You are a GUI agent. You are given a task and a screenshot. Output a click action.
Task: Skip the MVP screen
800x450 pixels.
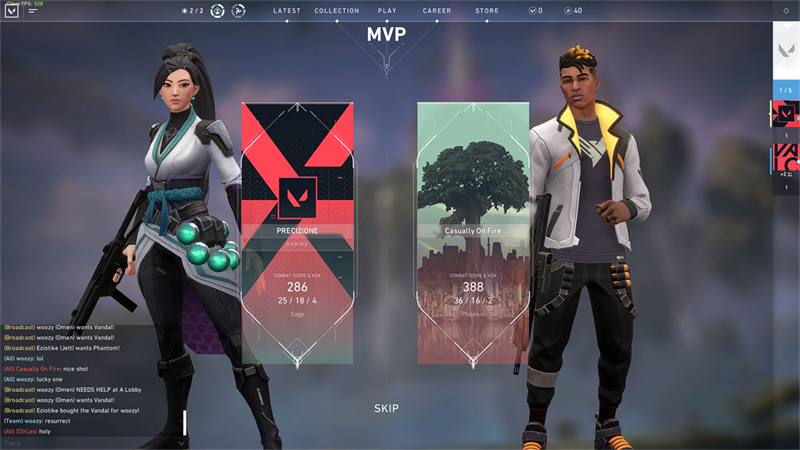(386, 408)
